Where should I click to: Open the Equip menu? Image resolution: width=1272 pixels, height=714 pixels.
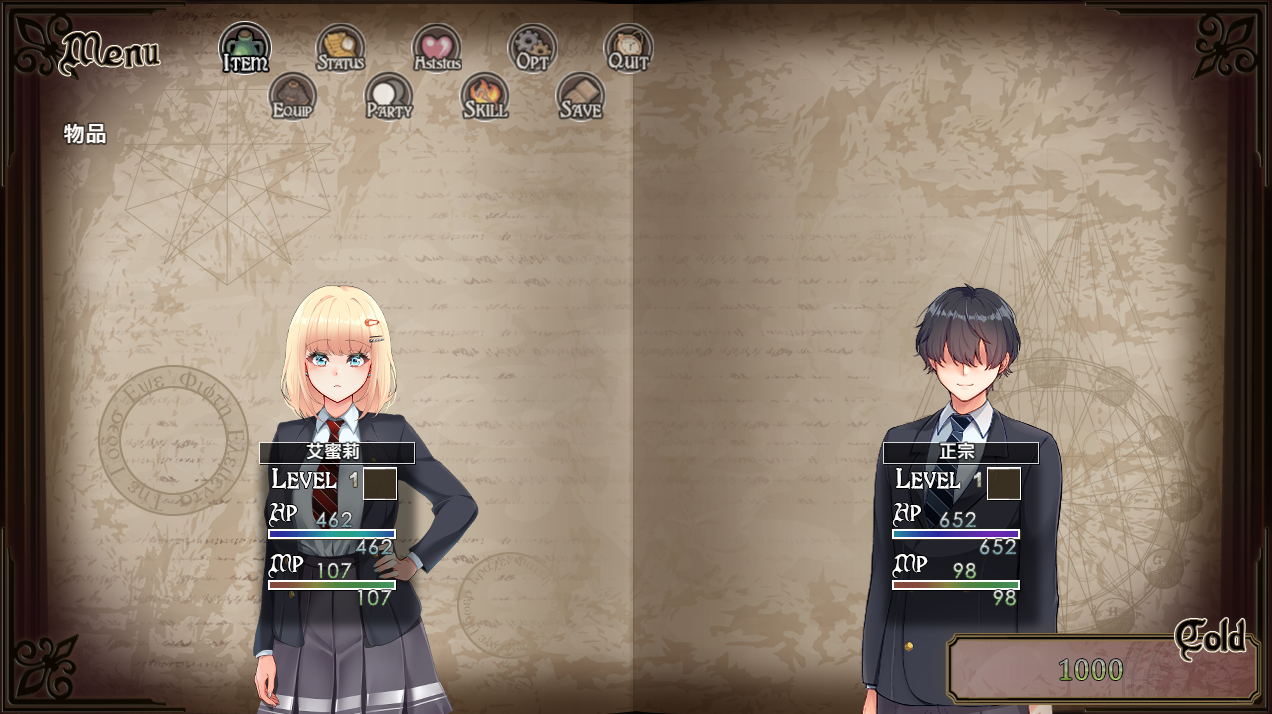(293, 97)
